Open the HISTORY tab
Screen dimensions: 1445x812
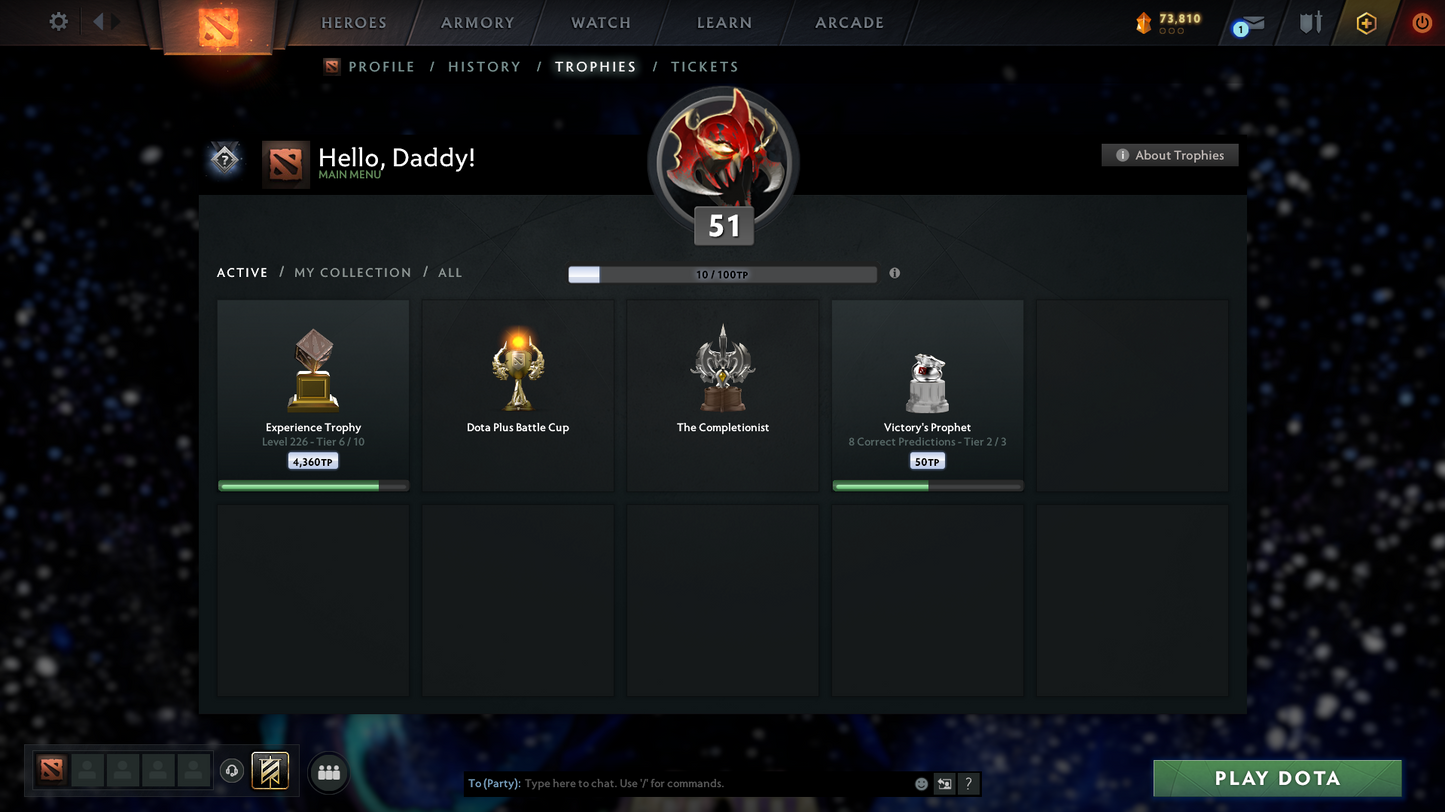[x=485, y=66]
